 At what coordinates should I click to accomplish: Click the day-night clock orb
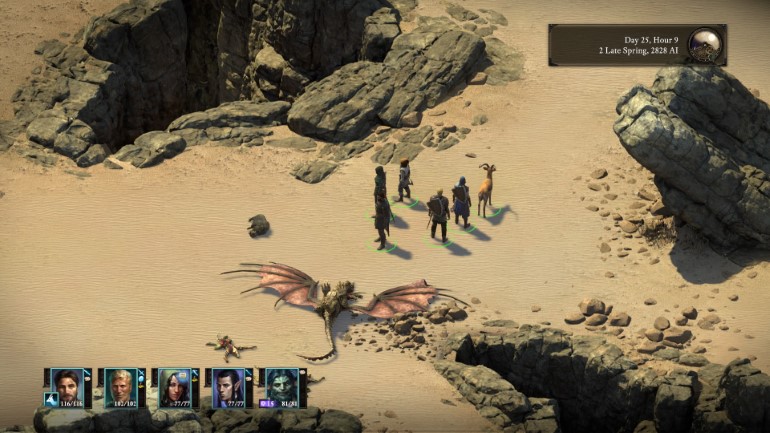705,44
